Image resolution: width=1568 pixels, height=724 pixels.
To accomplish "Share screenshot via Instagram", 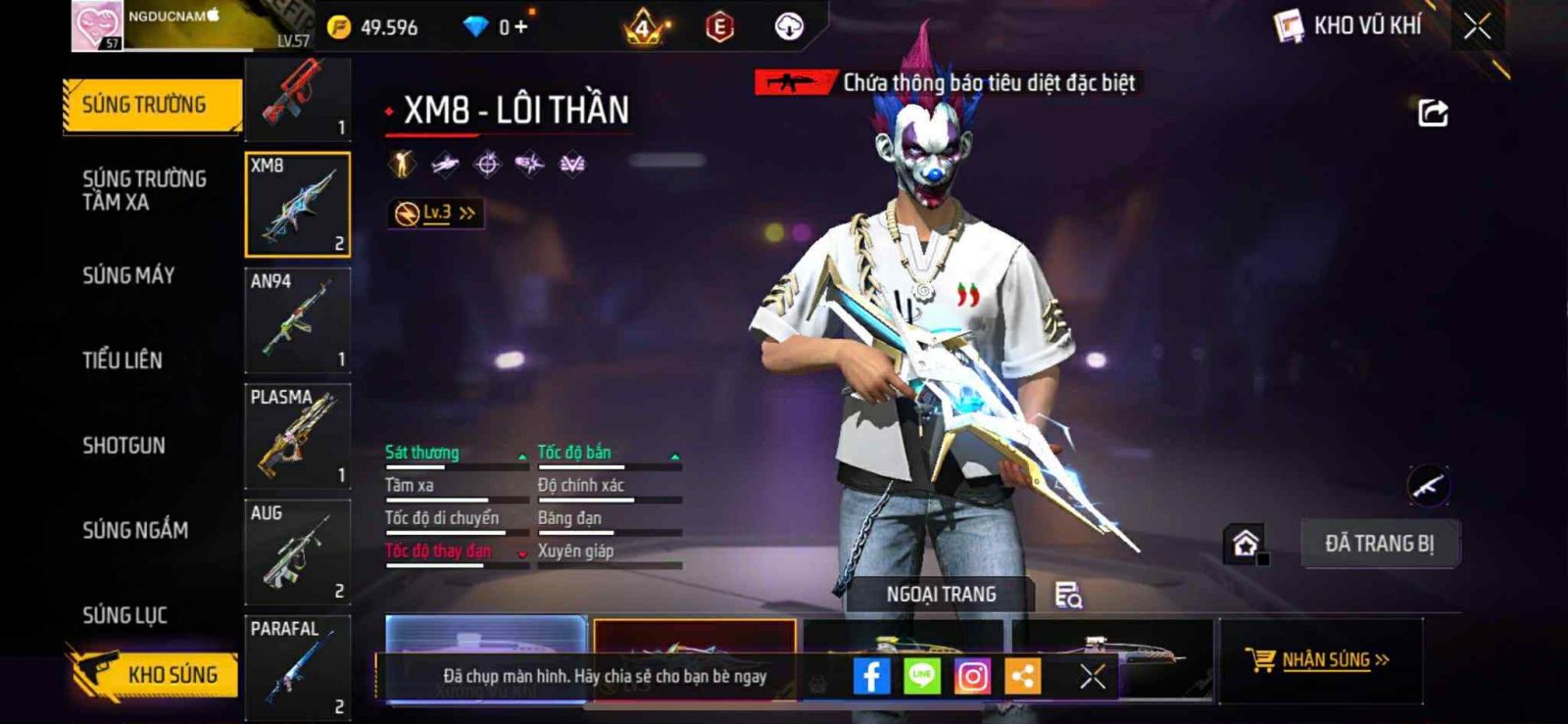I will coord(972,676).
